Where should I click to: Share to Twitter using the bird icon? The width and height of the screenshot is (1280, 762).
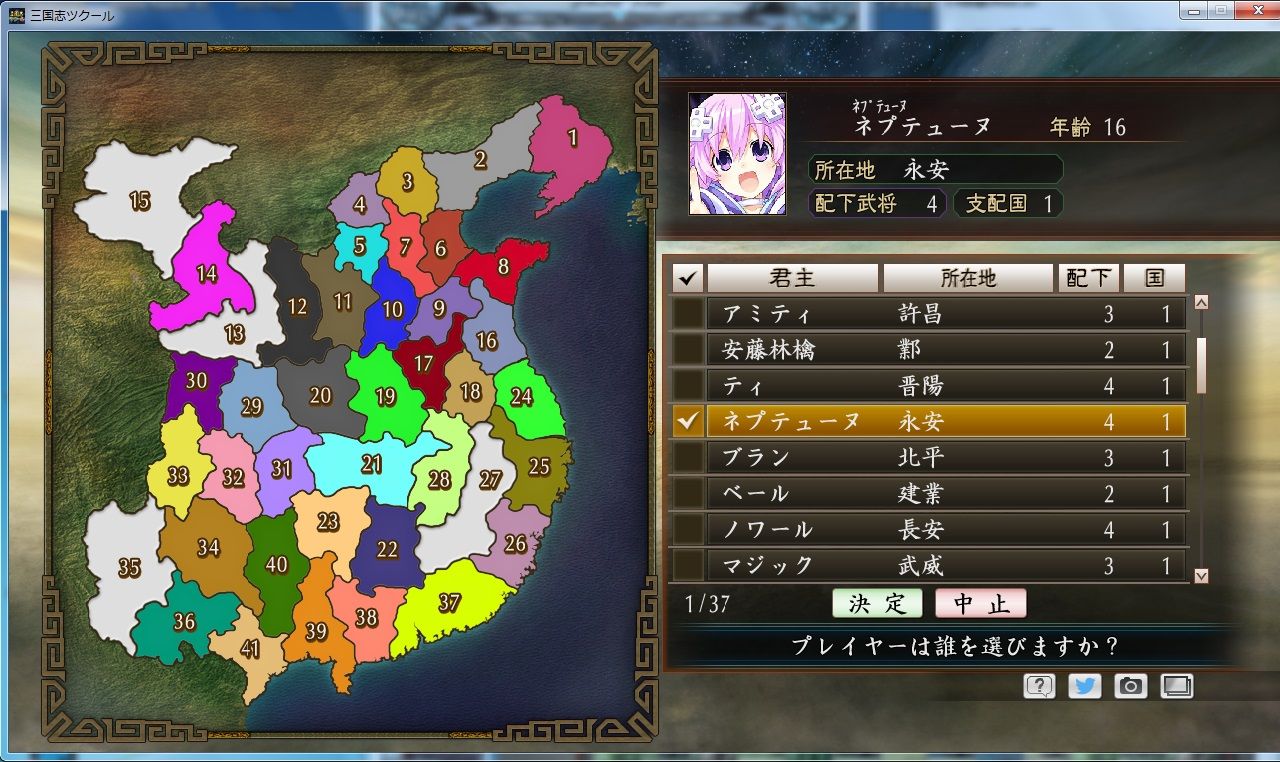pyautogui.click(x=1086, y=686)
